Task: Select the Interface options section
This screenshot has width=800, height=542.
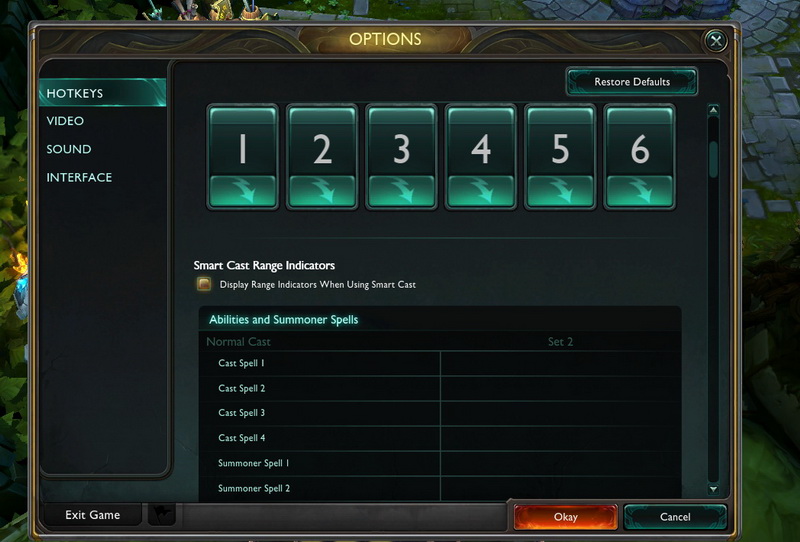Action: point(79,177)
